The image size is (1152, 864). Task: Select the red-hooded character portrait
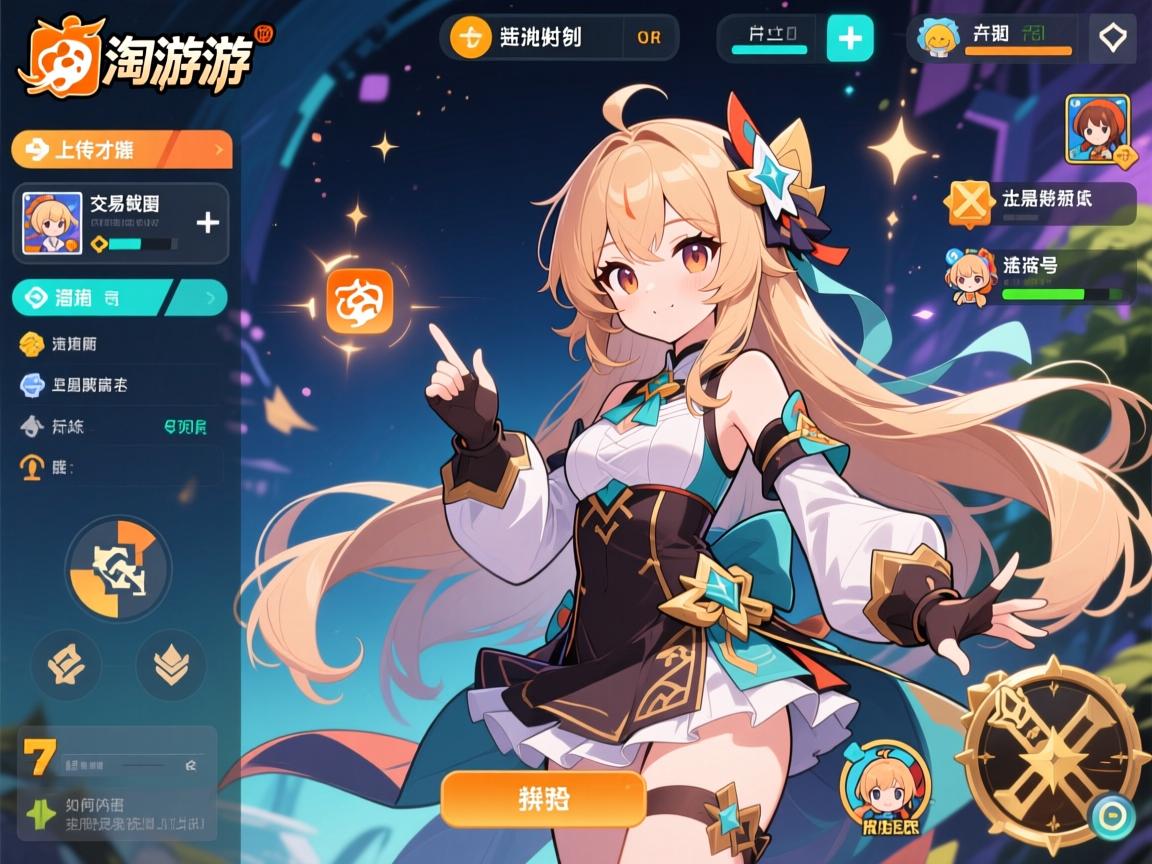pyautogui.click(x=1097, y=129)
